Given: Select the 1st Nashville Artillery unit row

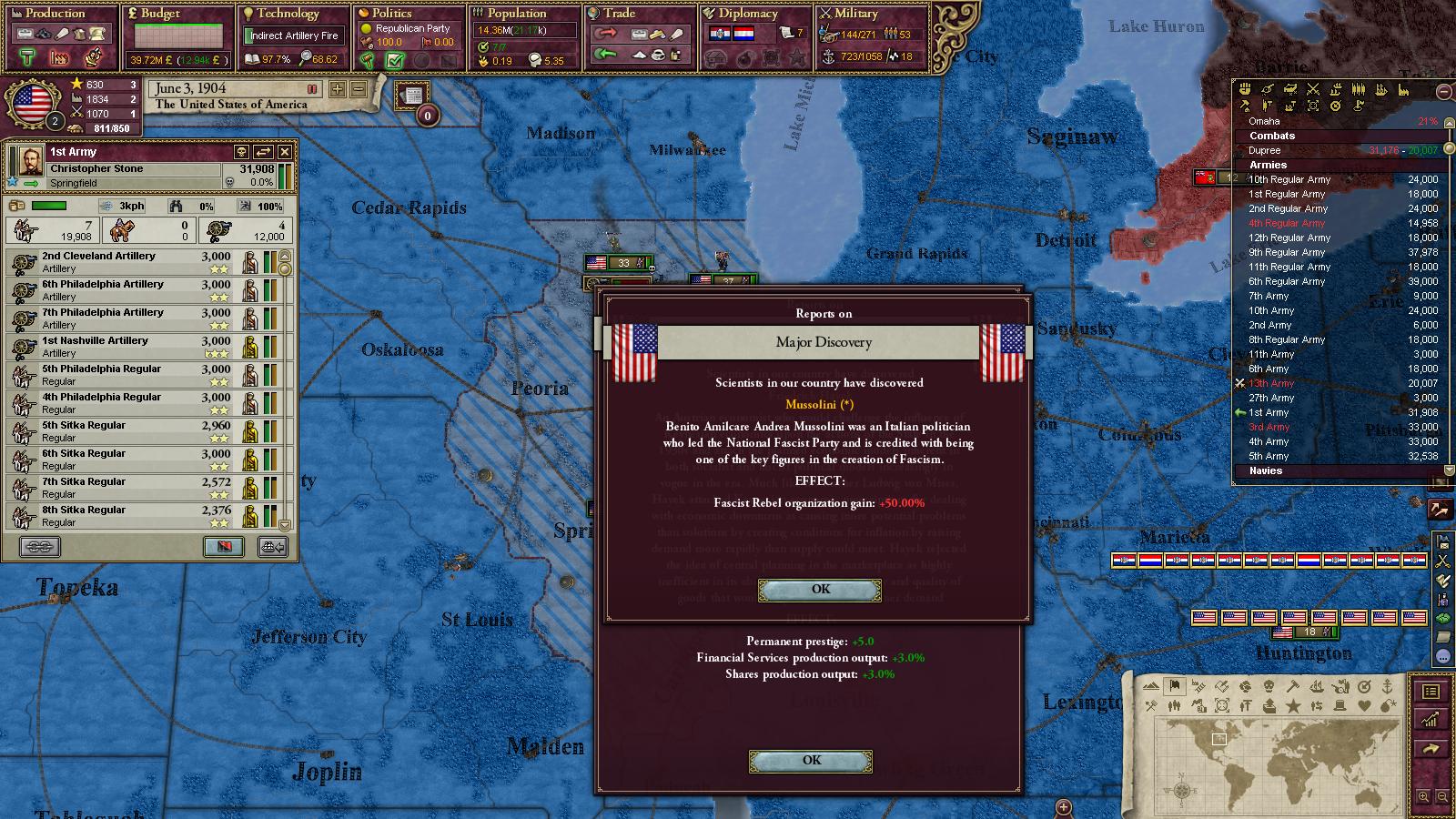Looking at the screenshot, I should 146,347.
